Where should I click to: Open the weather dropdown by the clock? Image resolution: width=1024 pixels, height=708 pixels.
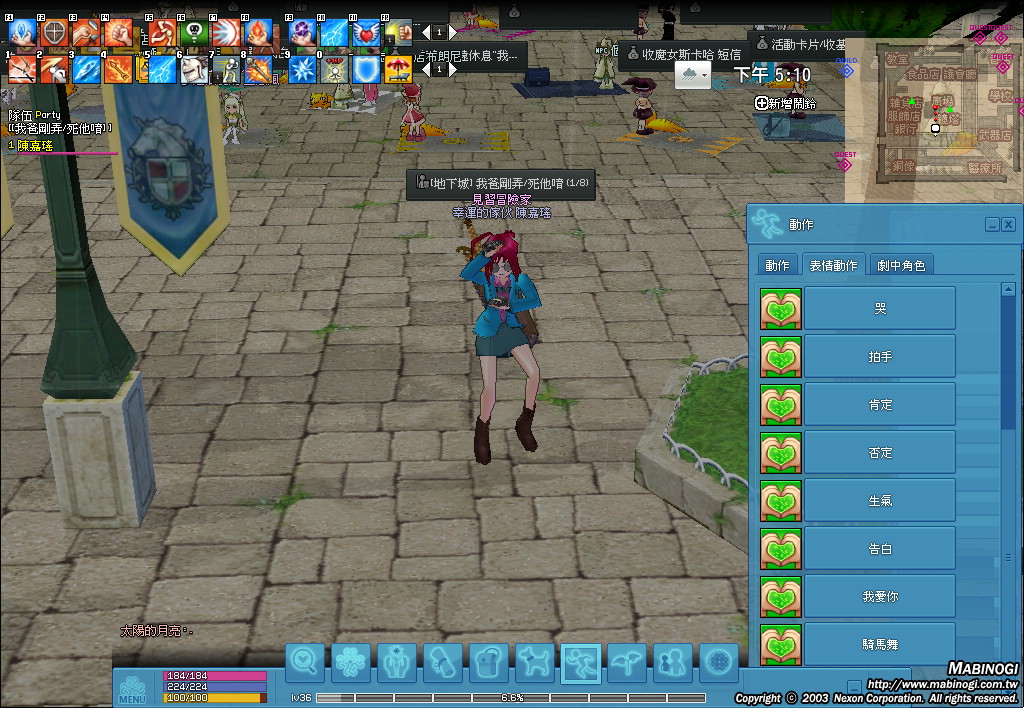click(693, 75)
